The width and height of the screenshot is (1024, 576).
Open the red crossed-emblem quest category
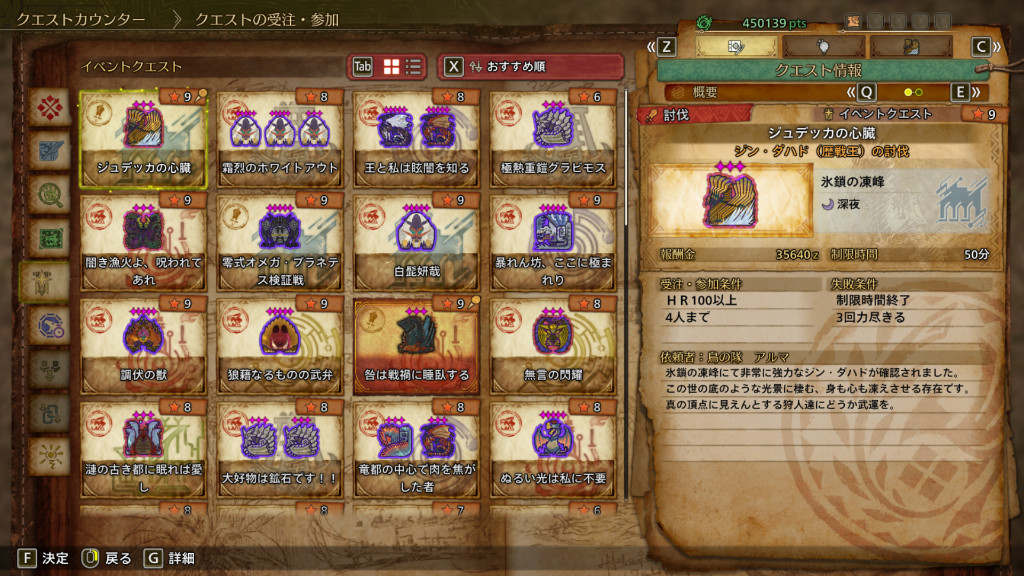tap(46, 107)
